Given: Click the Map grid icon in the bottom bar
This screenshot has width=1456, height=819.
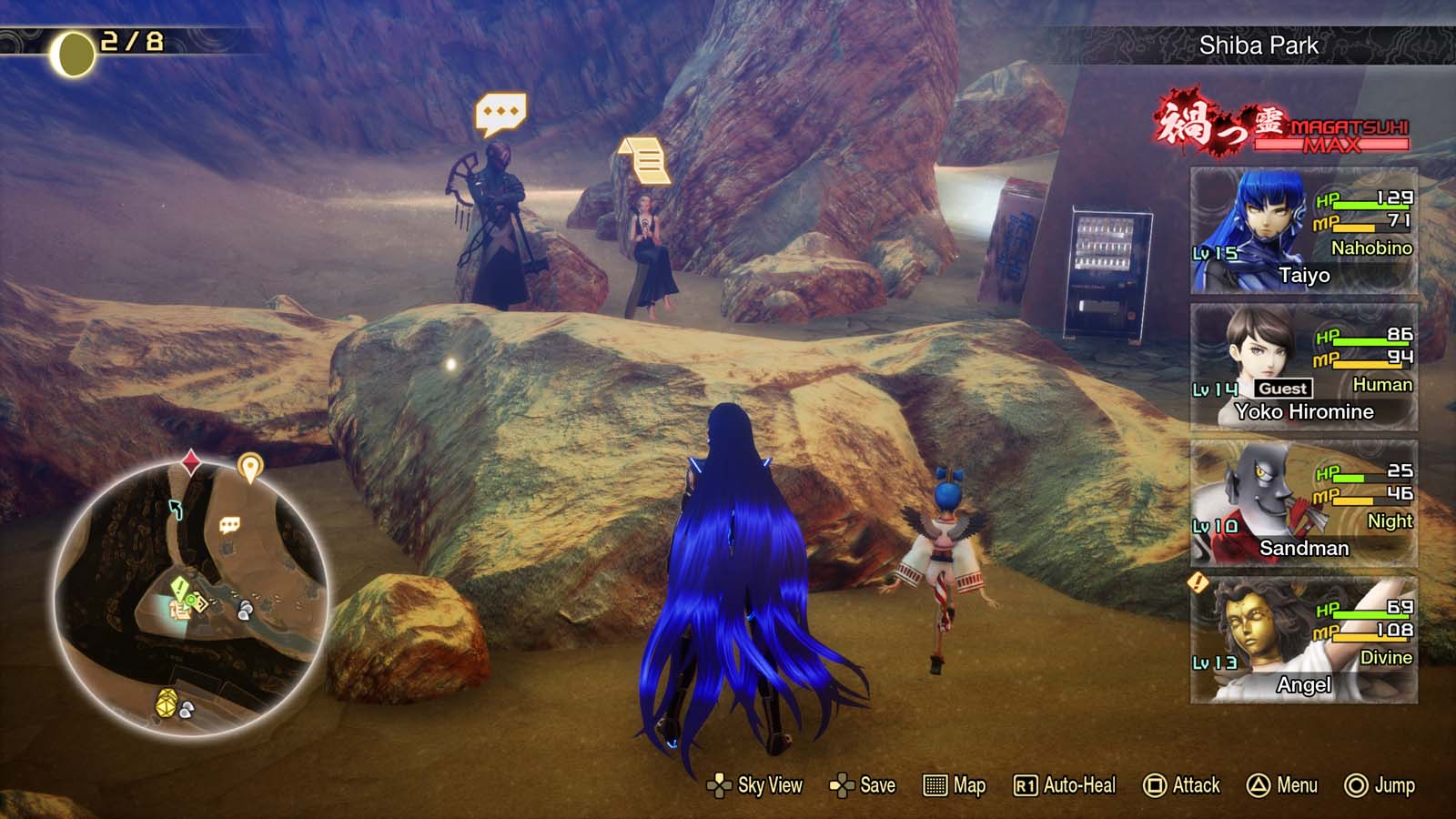Looking at the screenshot, I should (935, 784).
